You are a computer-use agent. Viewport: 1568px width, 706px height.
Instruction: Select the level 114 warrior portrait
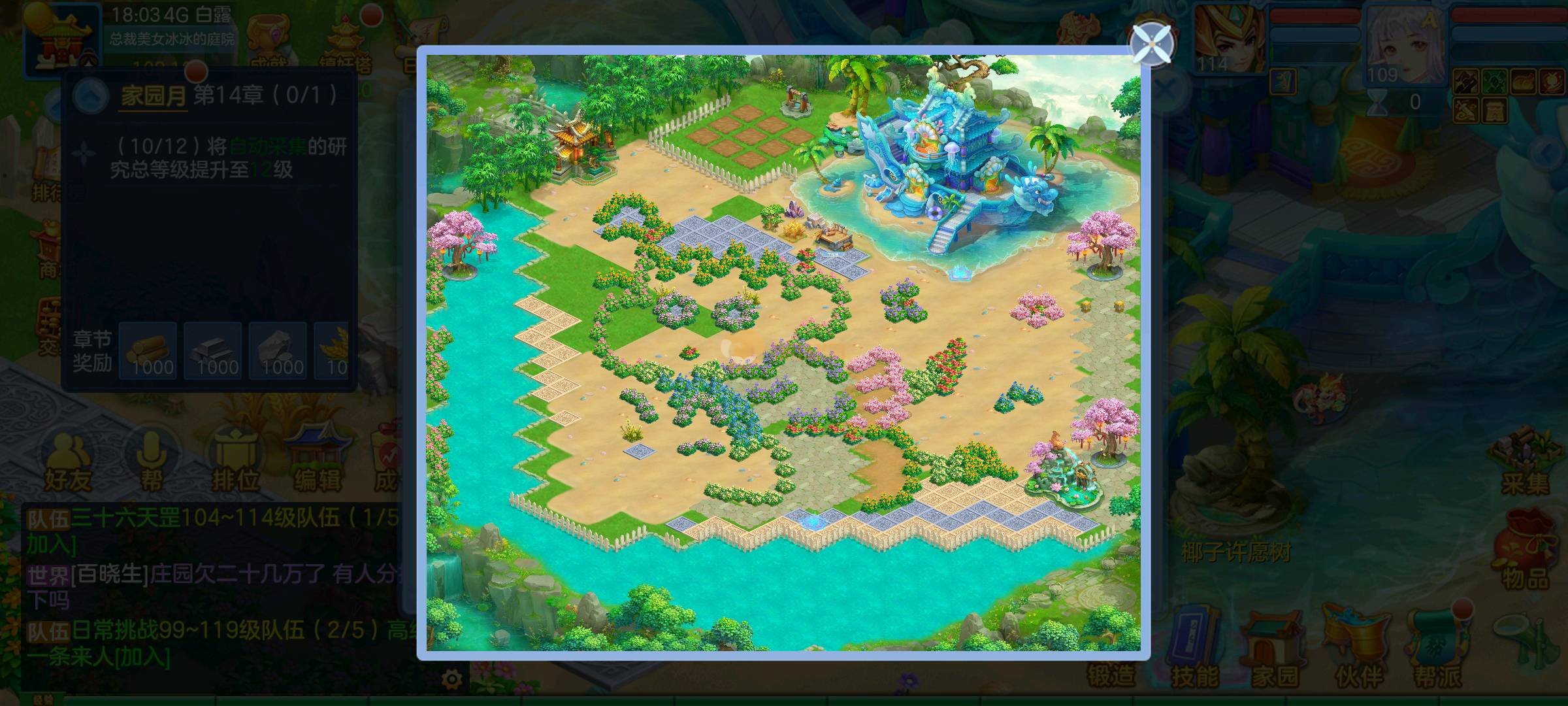(1228, 39)
